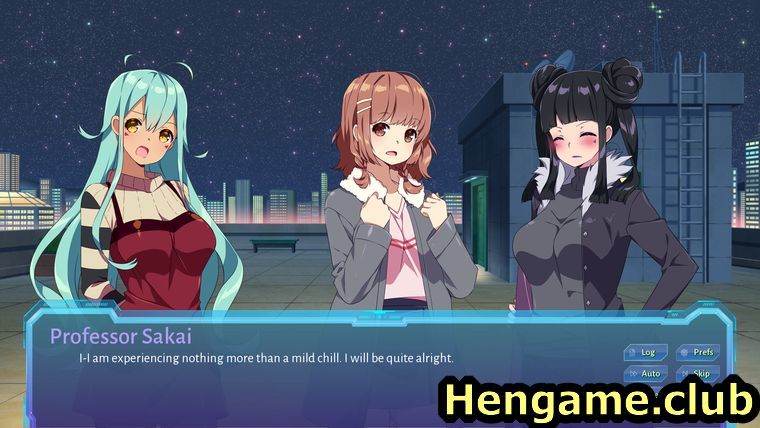This screenshot has width=760, height=428.
Task: Skip the current dialogue
Action: [698, 373]
